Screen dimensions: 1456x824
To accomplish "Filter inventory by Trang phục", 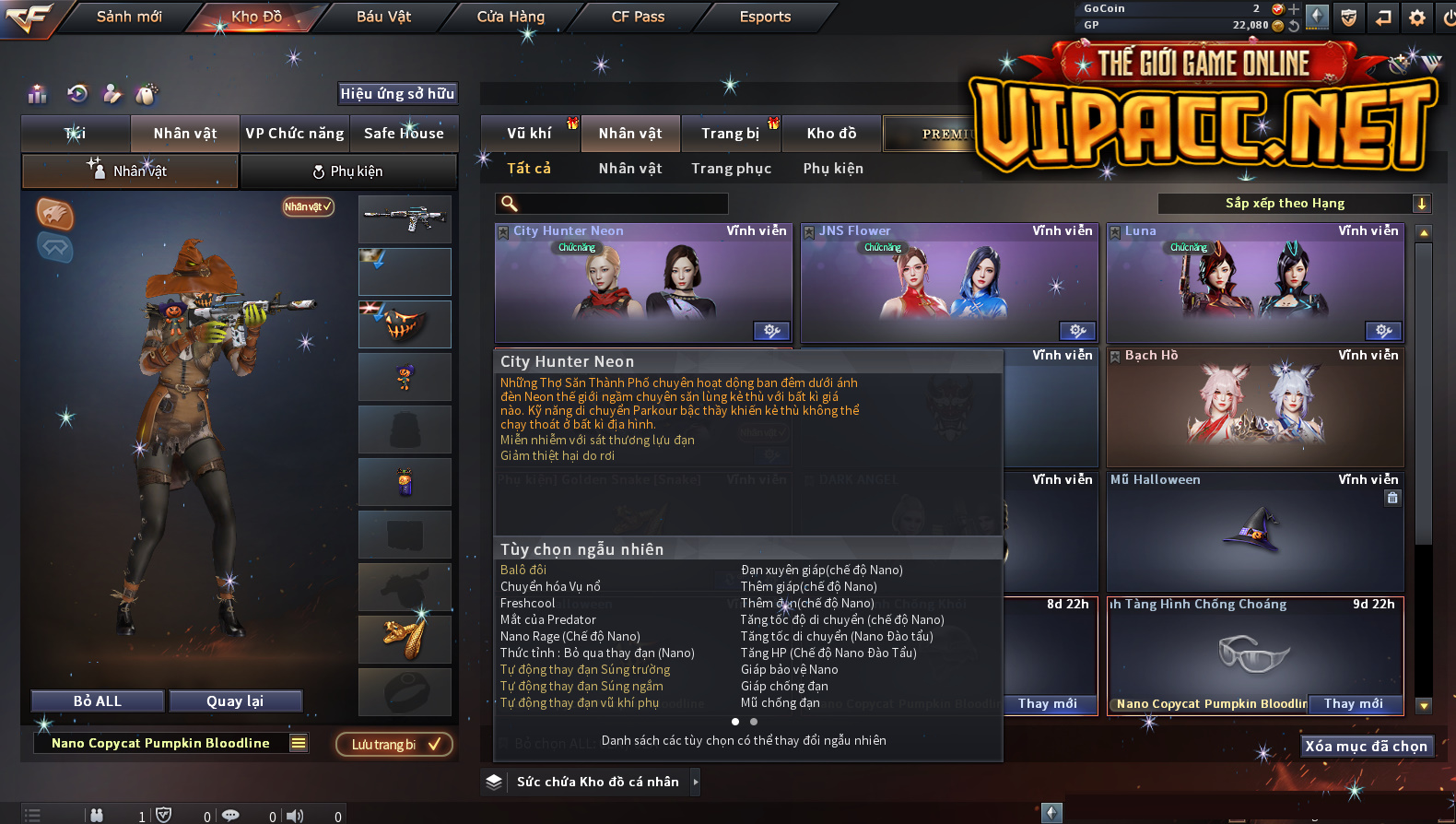I will (731, 169).
